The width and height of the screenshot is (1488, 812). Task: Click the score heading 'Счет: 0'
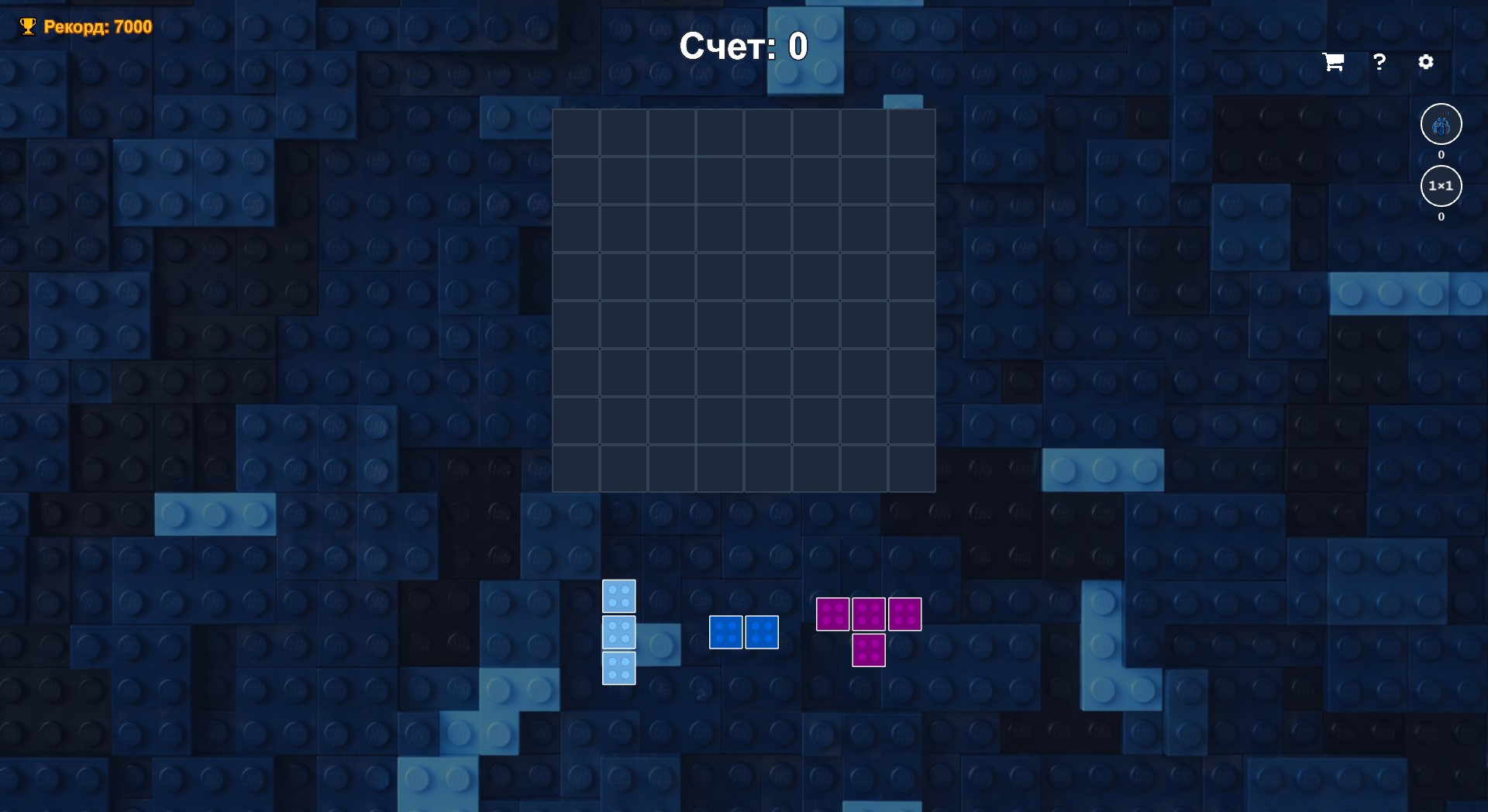[x=744, y=46]
